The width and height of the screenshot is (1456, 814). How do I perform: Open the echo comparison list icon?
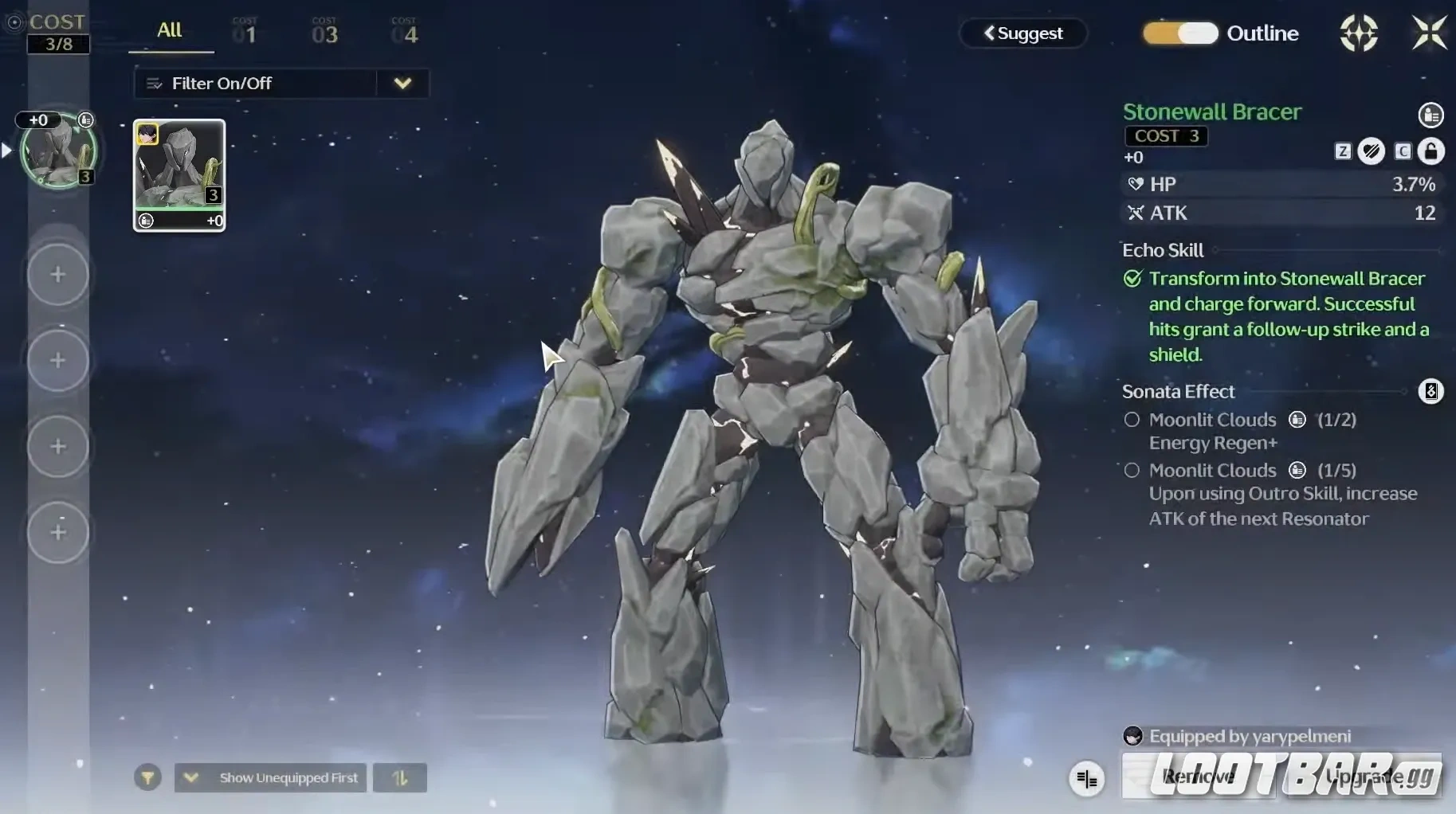click(1087, 779)
